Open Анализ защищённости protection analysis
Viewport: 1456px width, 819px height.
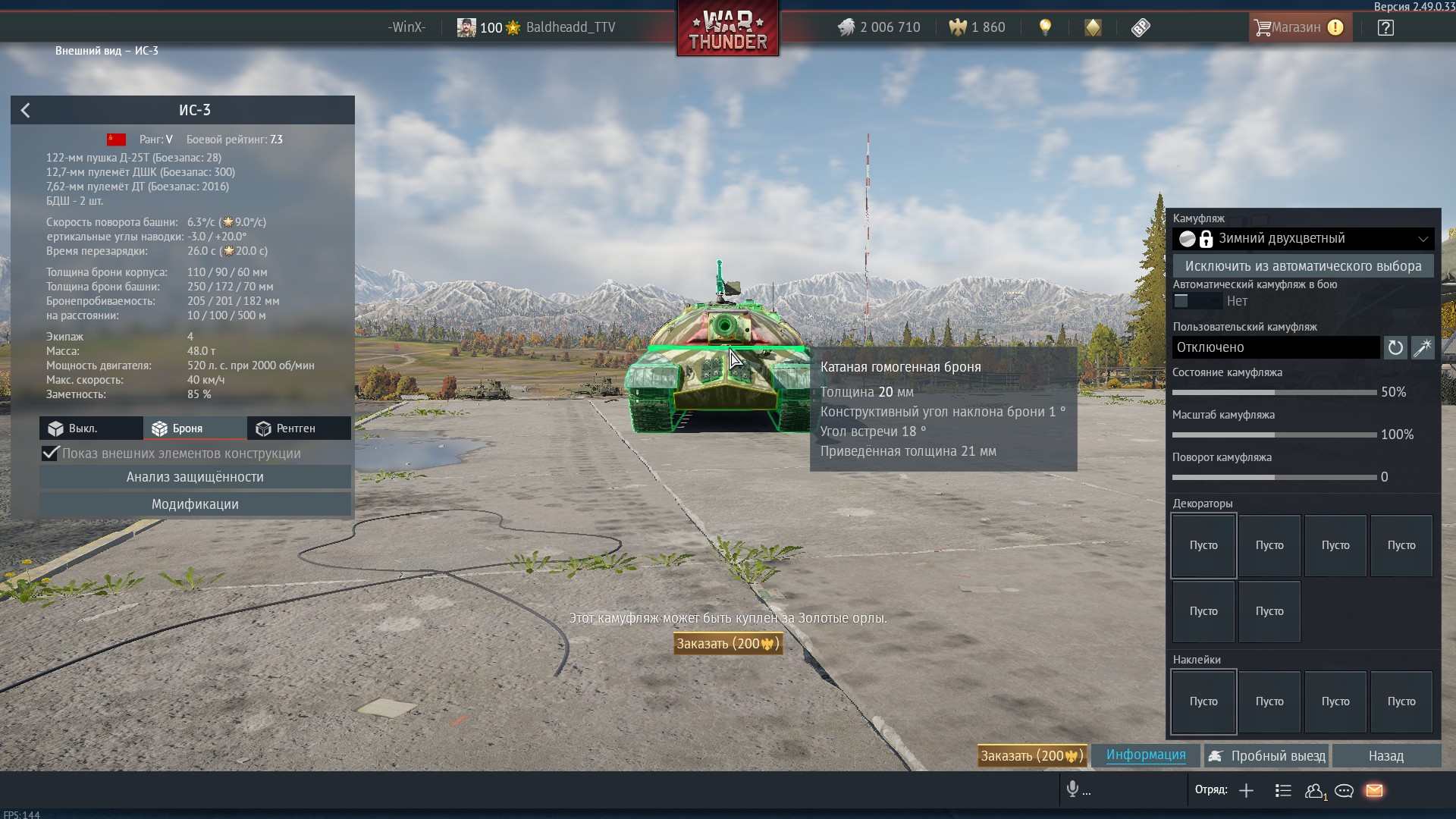pos(195,477)
